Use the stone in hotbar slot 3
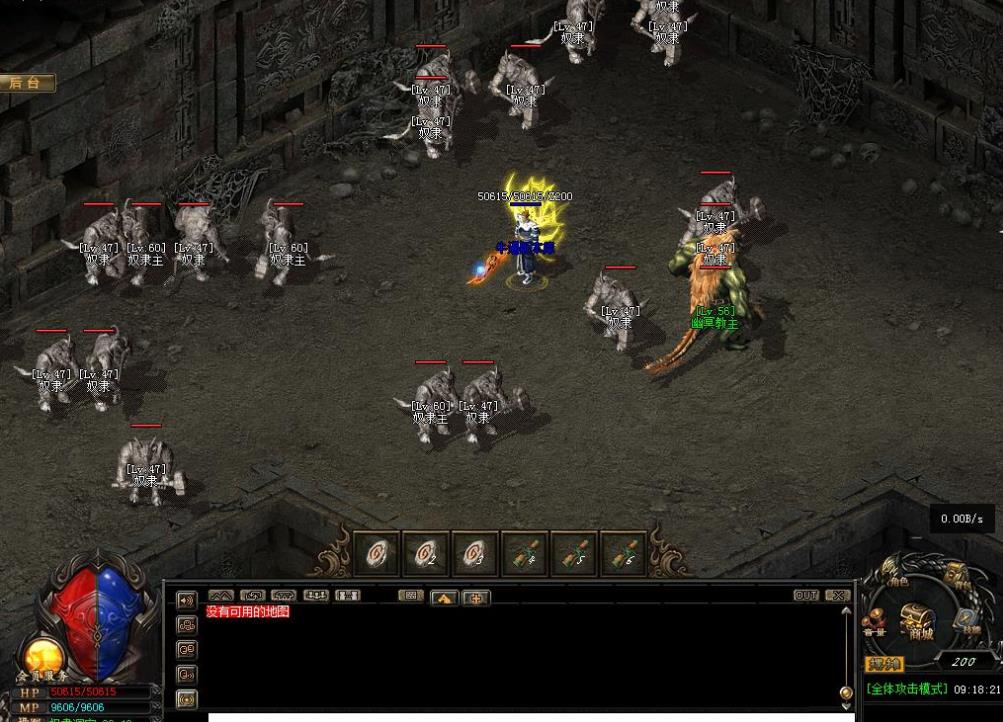 click(x=475, y=554)
